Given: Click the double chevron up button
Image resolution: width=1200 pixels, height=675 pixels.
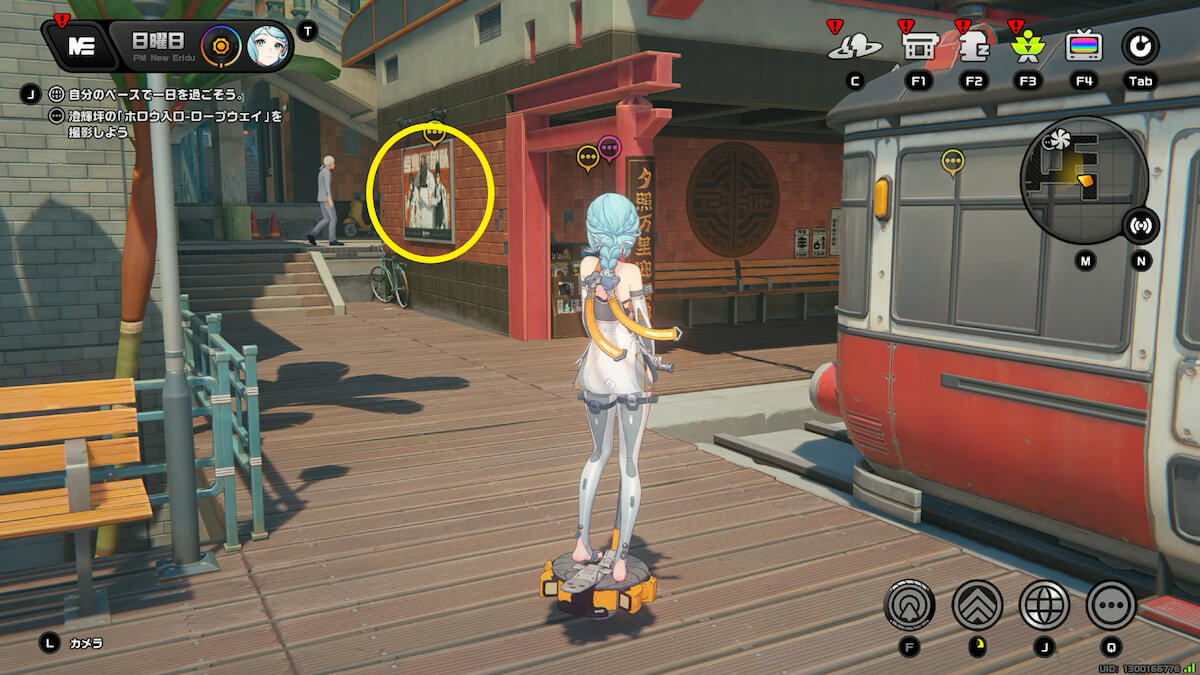Looking at the screenshot, I should (x=977, y=605).
